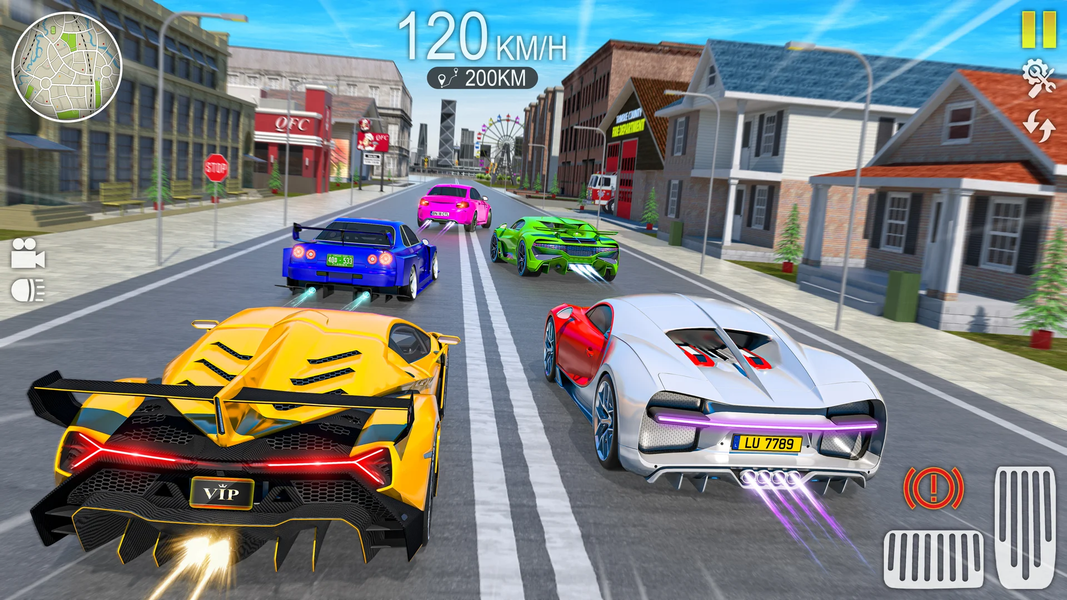
Task: Push the tall accelerator pedal
Action: click(1025, 527)
